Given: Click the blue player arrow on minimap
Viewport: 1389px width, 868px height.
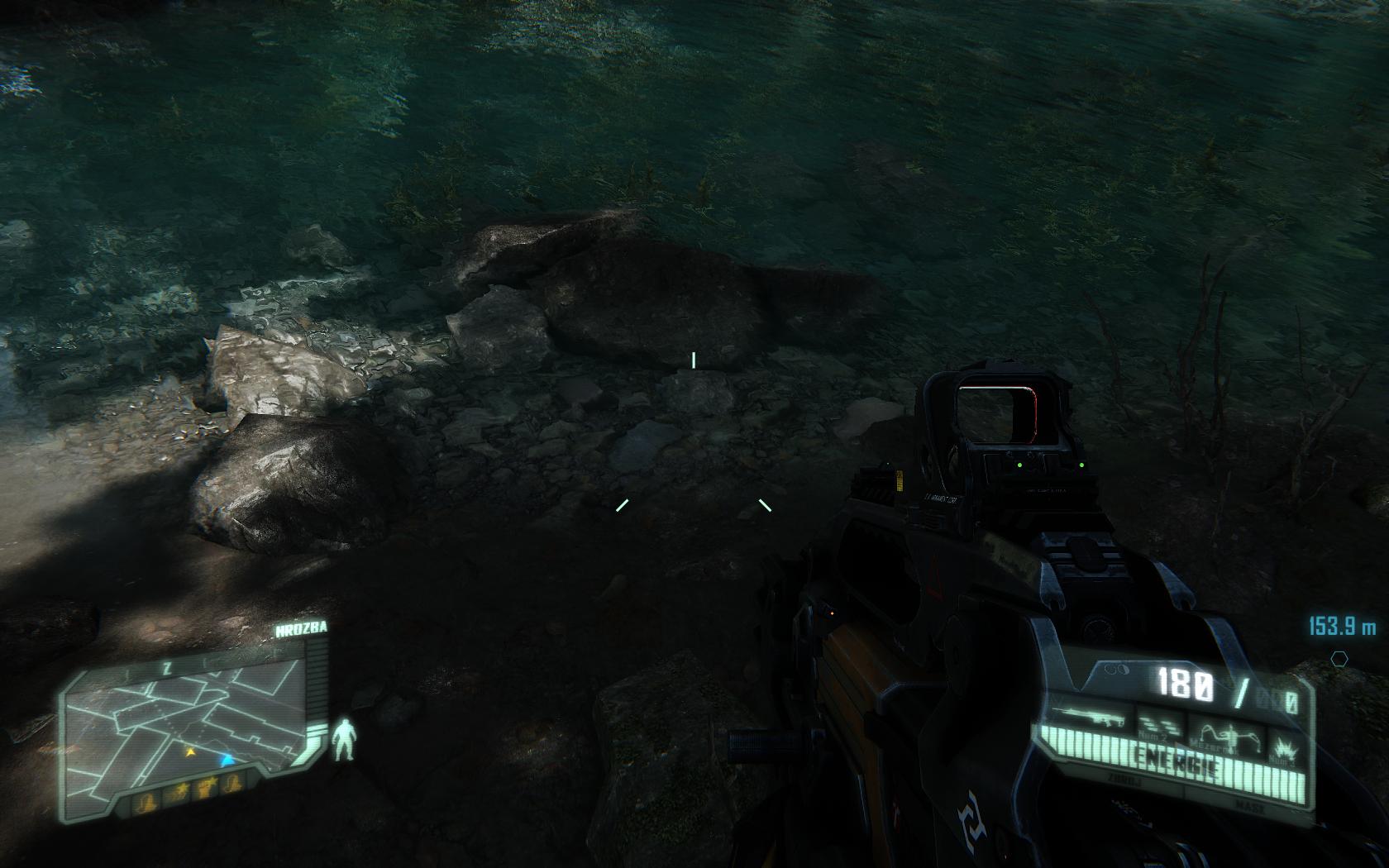Looking at the screenshot, I should coord(226,757).
